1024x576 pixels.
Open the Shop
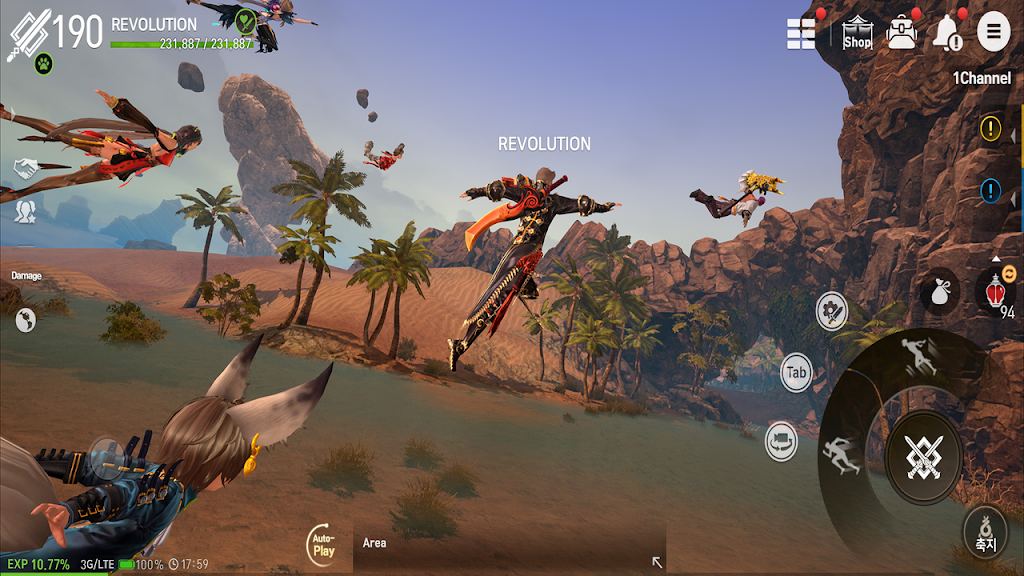[858, 33]
